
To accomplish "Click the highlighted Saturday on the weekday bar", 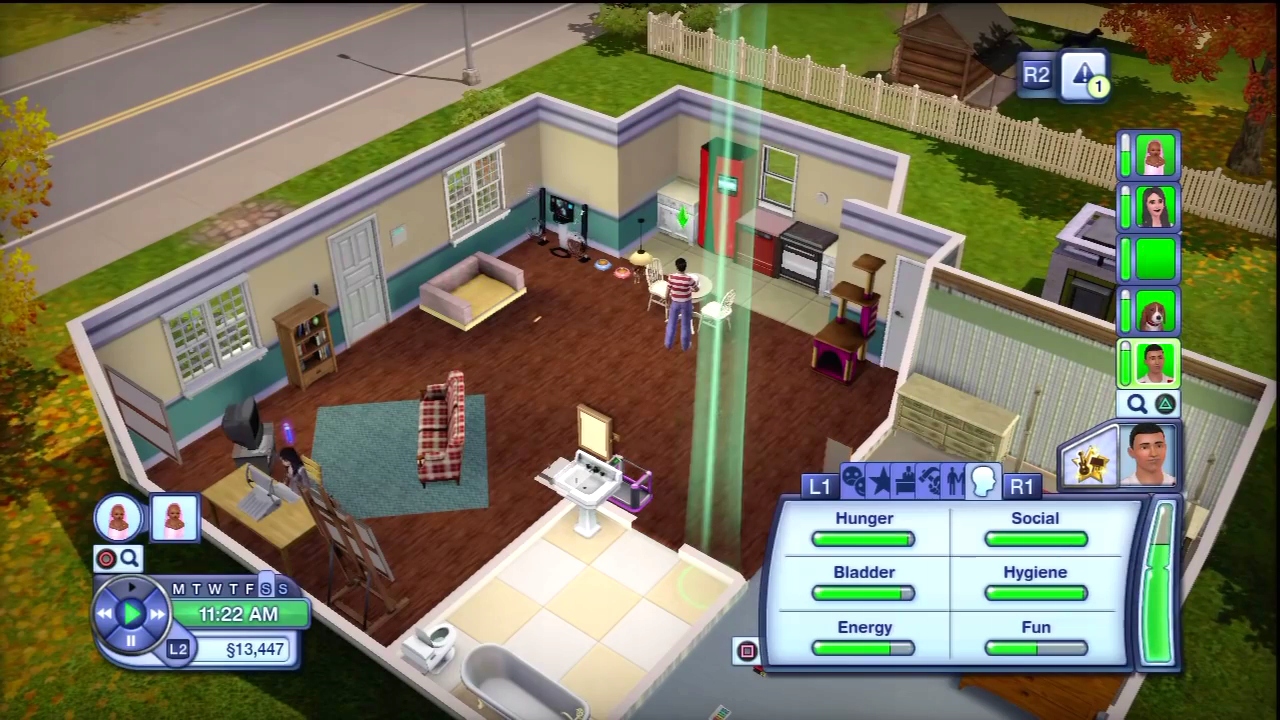I will coord(267,590).
